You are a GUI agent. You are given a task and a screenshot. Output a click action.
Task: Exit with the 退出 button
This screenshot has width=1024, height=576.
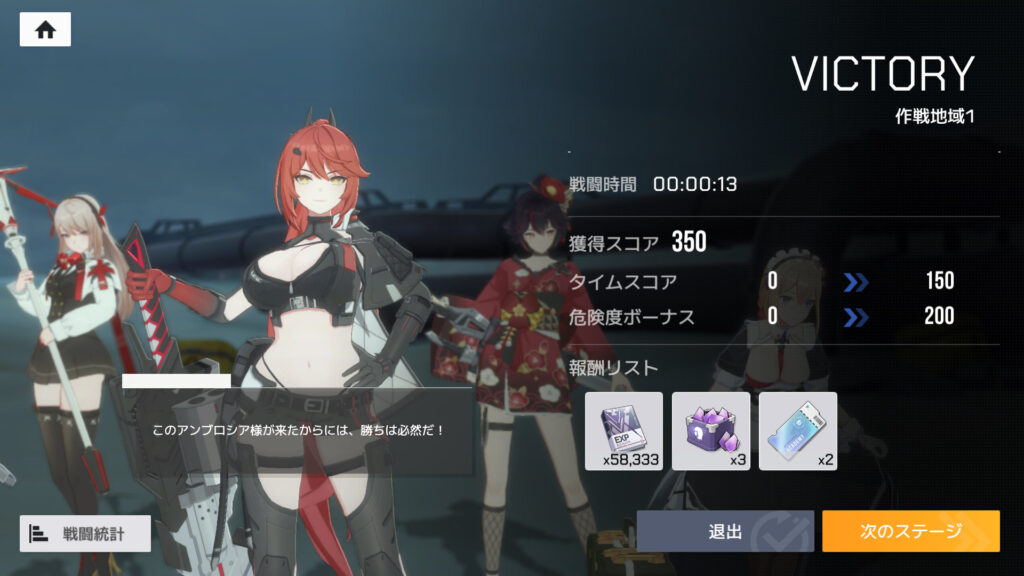click(x=725, y=531)
